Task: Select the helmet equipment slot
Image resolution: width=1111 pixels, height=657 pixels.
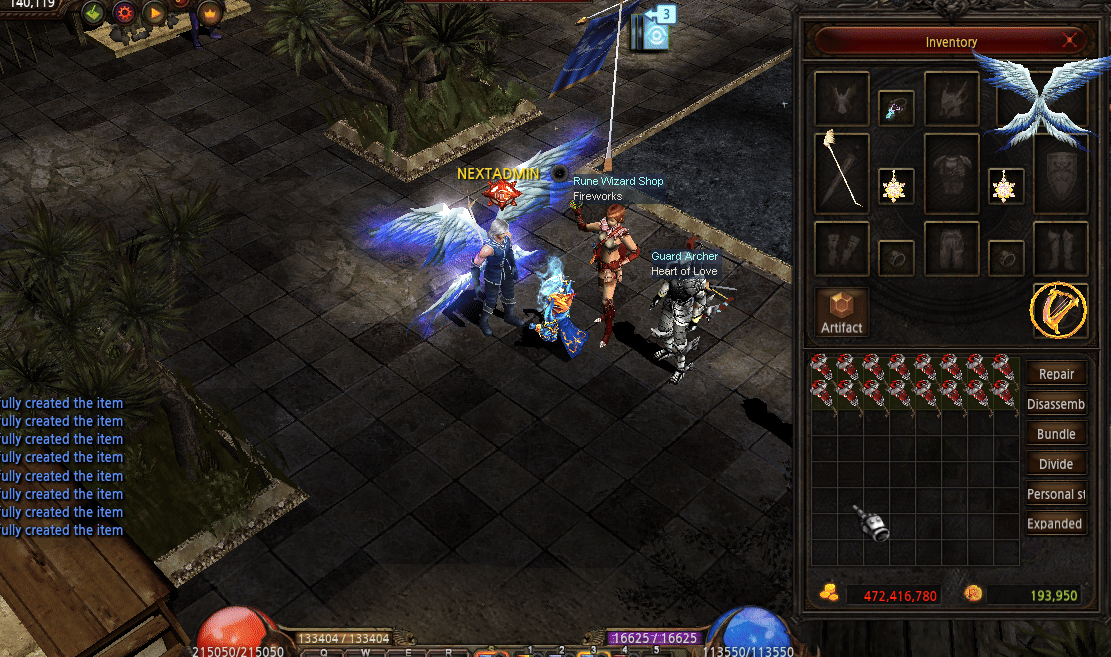Action: 951,98
